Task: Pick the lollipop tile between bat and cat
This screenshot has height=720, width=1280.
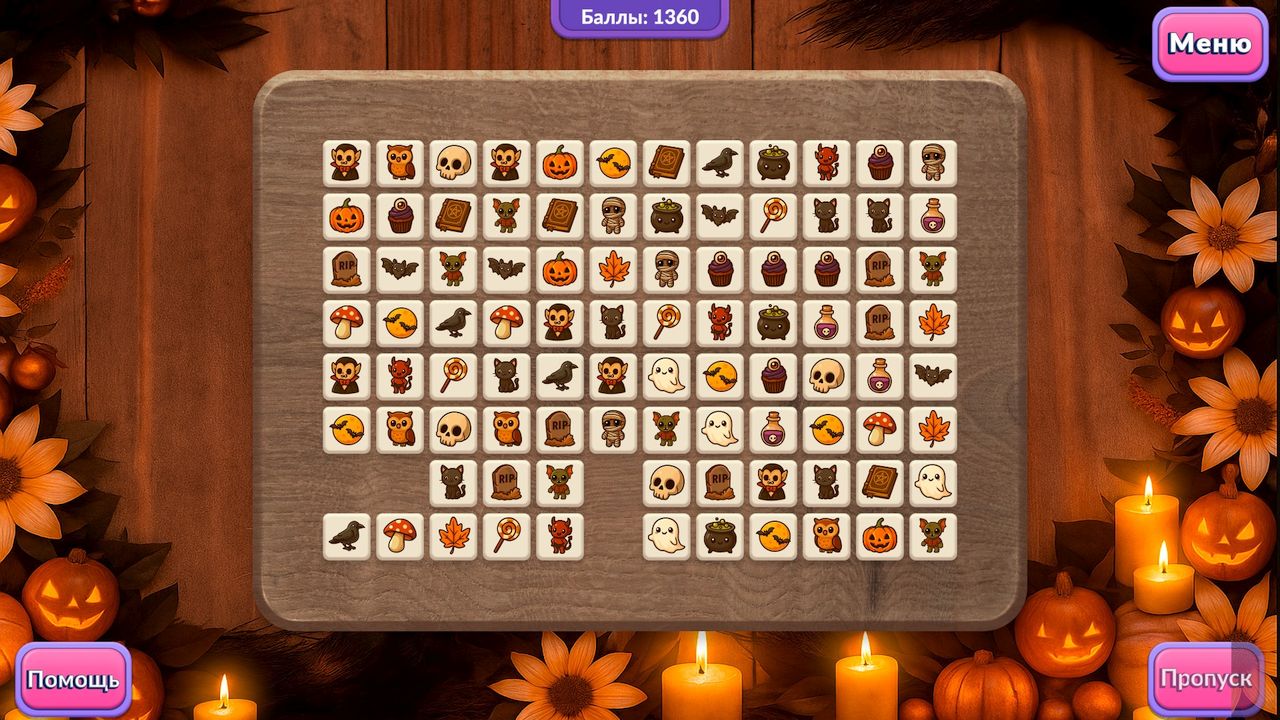Action: click(x=773, y=216)
